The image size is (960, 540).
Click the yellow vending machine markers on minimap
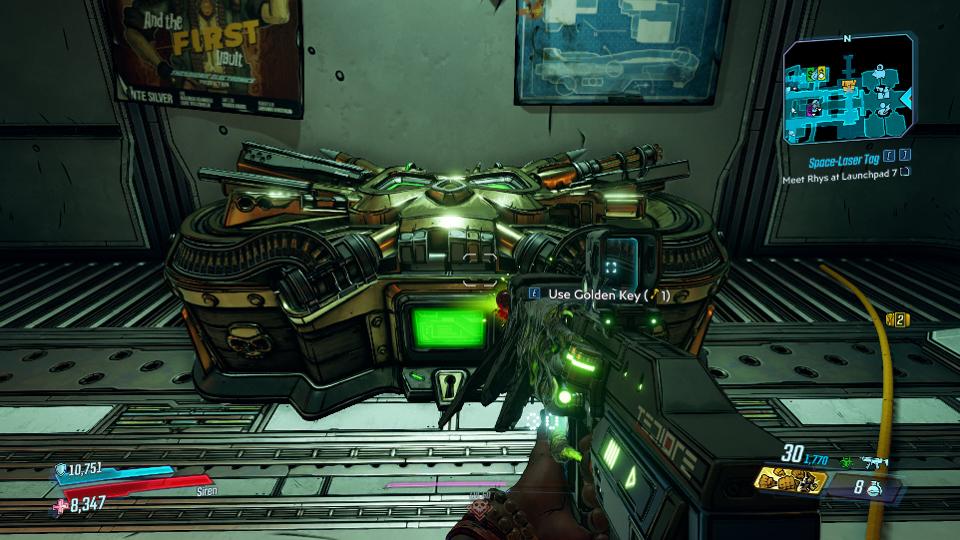(816, 74)
